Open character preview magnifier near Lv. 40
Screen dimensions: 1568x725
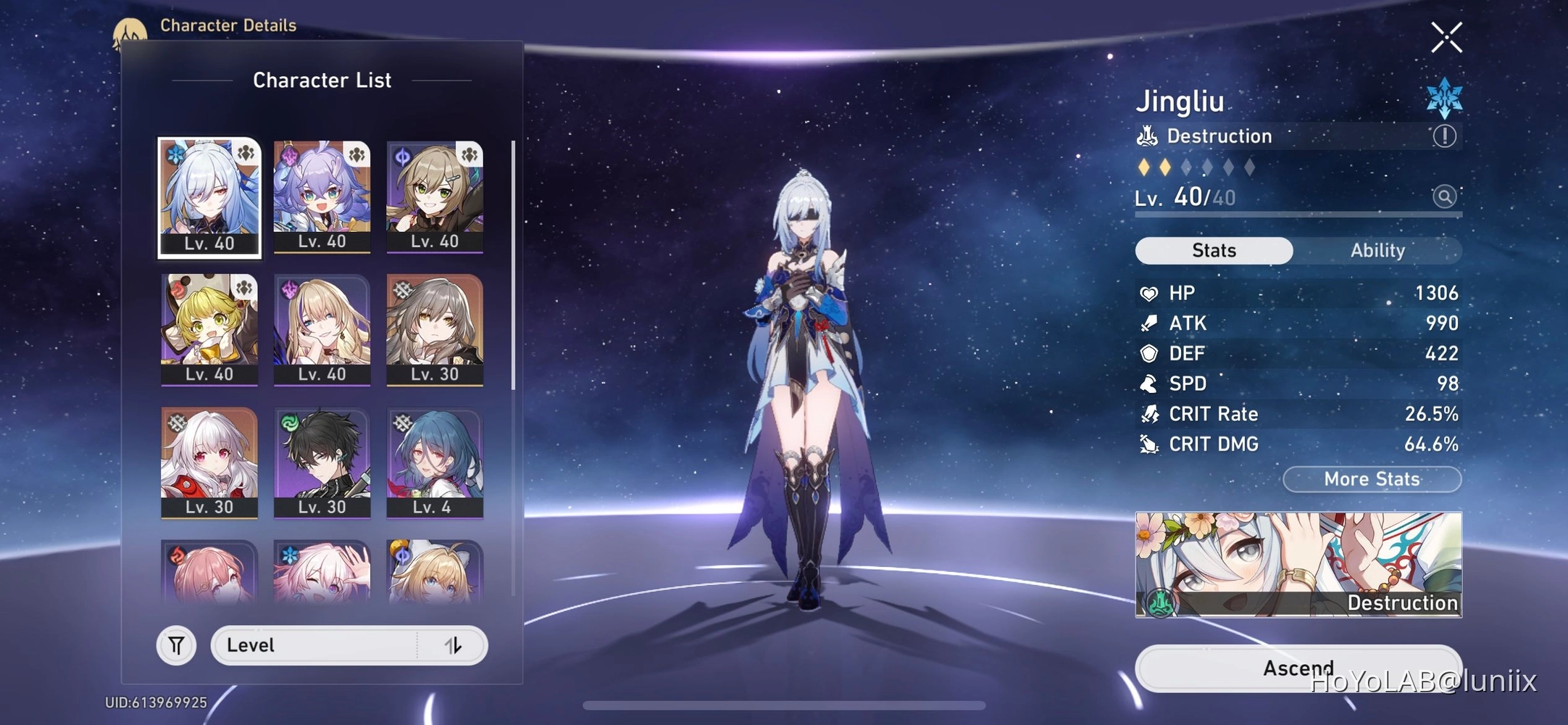click(x=1445, y=196)
